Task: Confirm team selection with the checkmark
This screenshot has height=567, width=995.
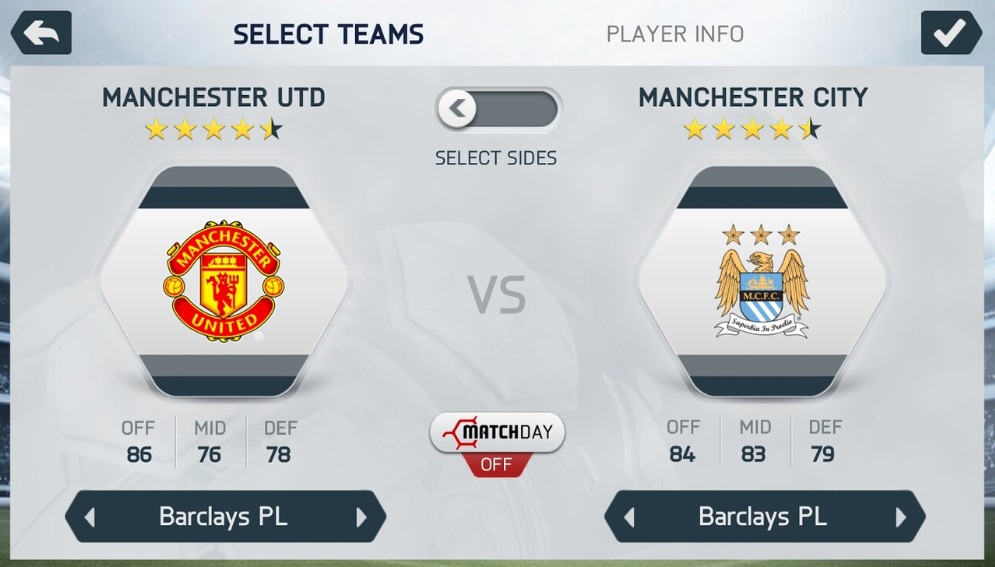Action: tap(950, 33)
